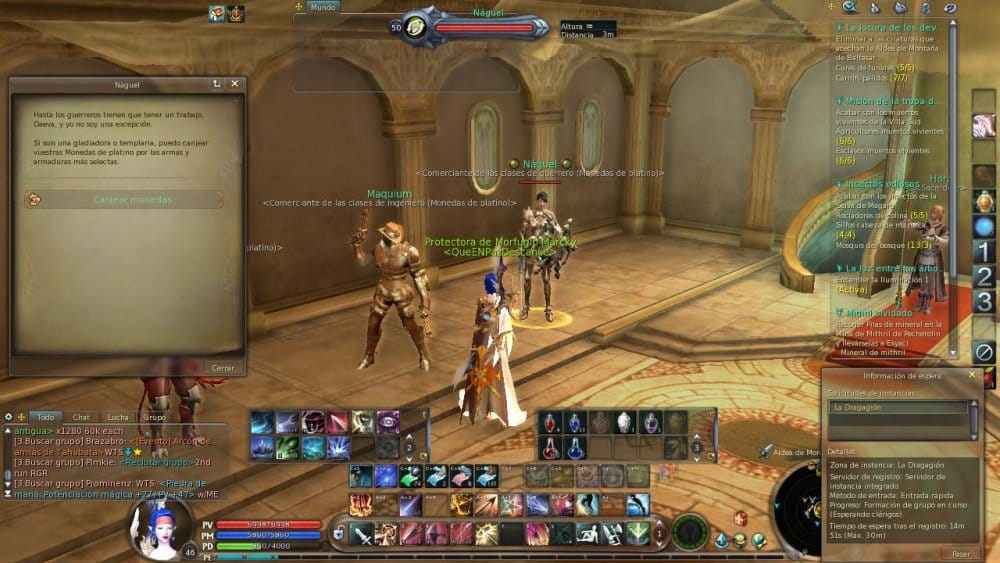Use the first red potion in the consumables bar

pyautogui.click(x=550, y=422)
